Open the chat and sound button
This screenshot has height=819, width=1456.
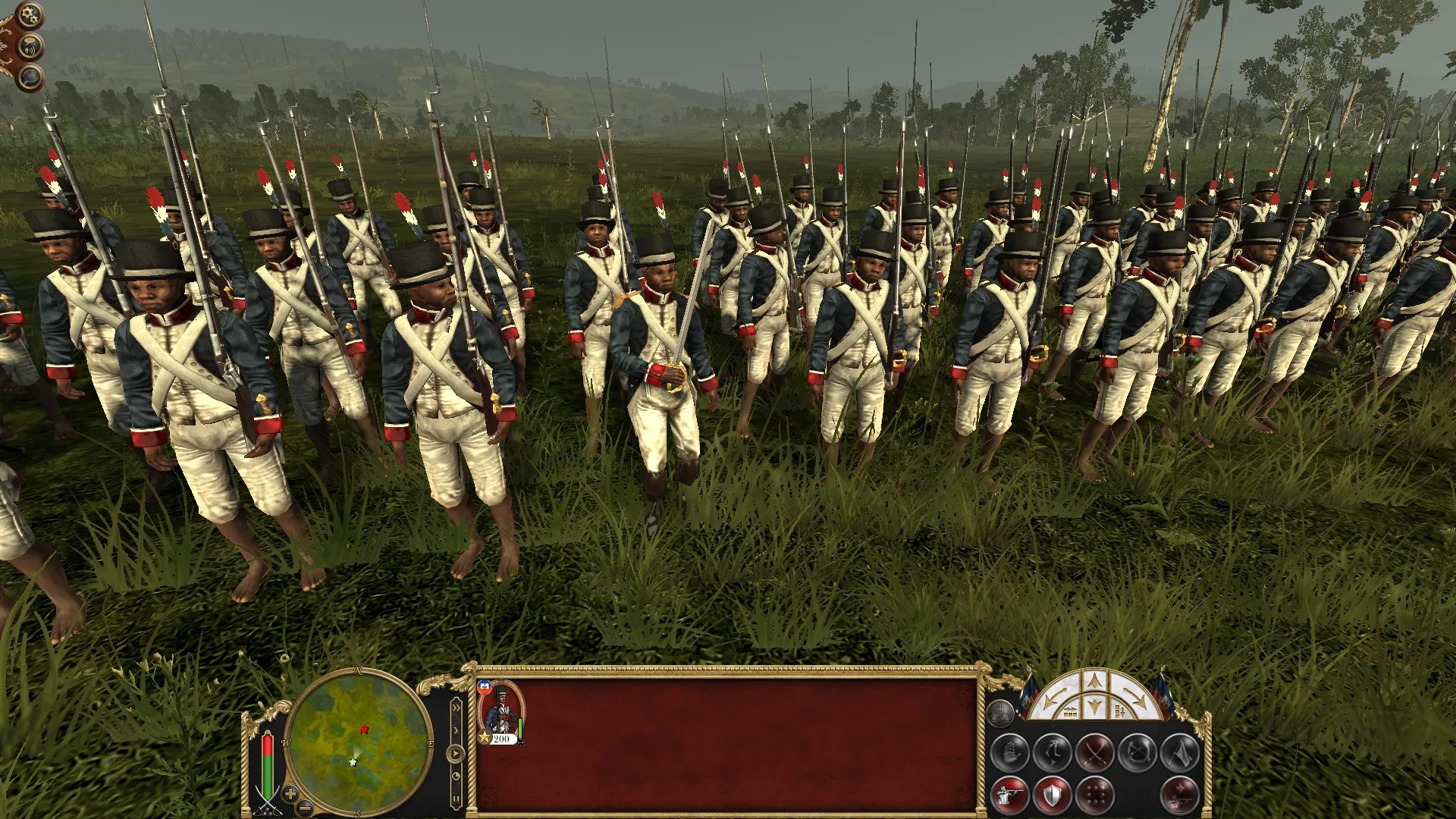pos(31,49)
